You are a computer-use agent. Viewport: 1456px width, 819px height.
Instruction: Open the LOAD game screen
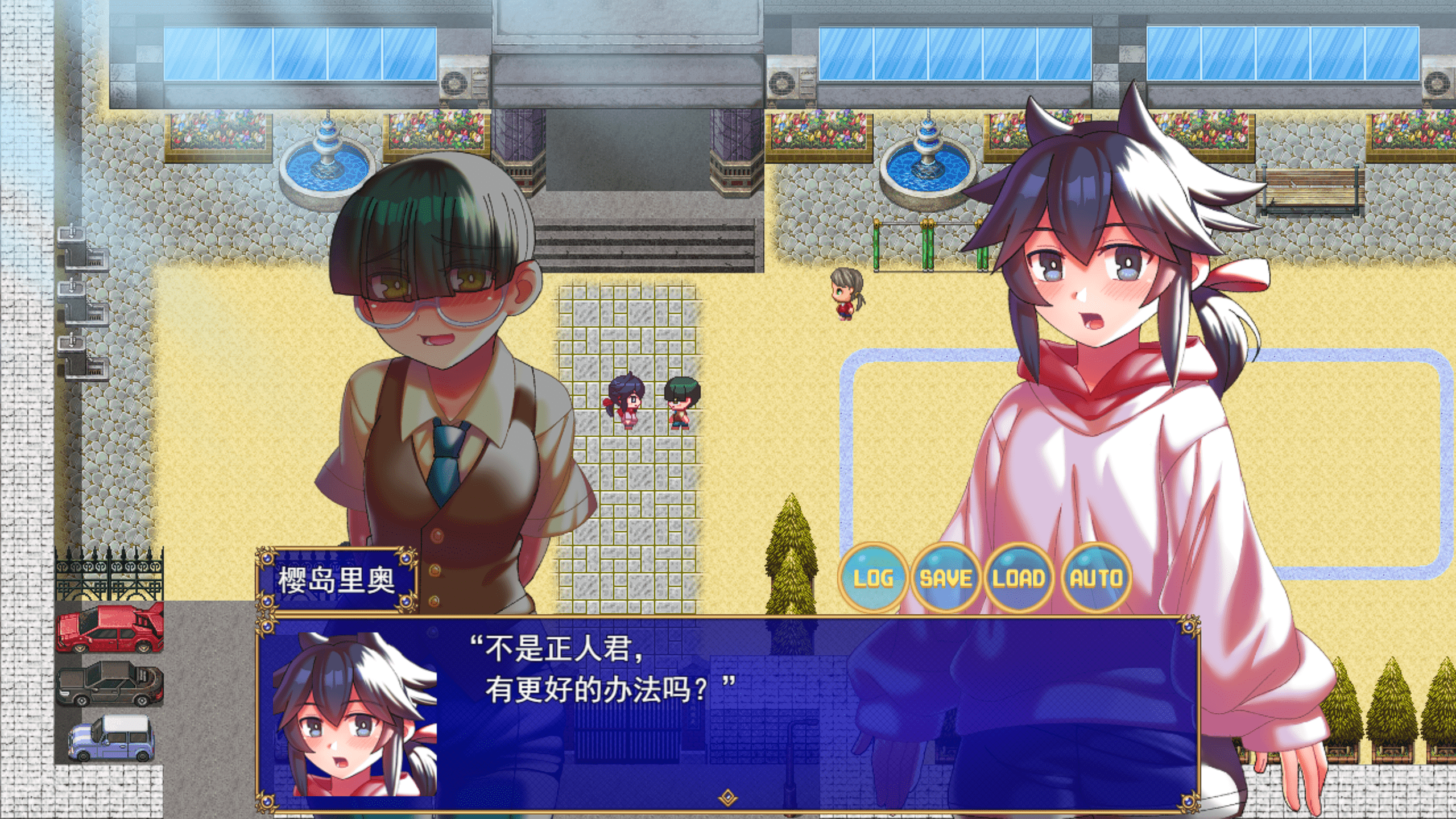click(x=1019, y=578)
